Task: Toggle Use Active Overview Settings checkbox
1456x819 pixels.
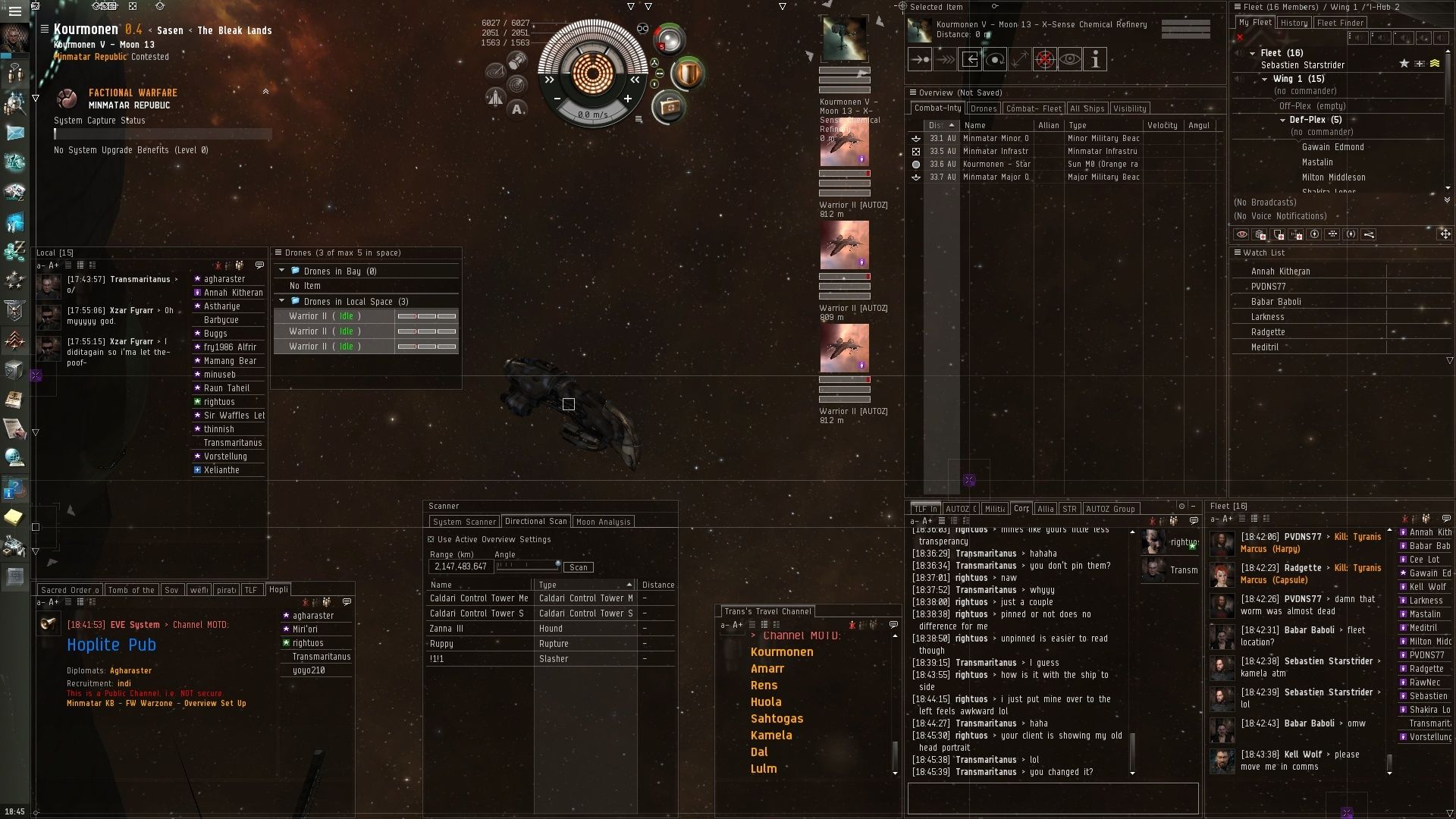Action: point(431,539)
